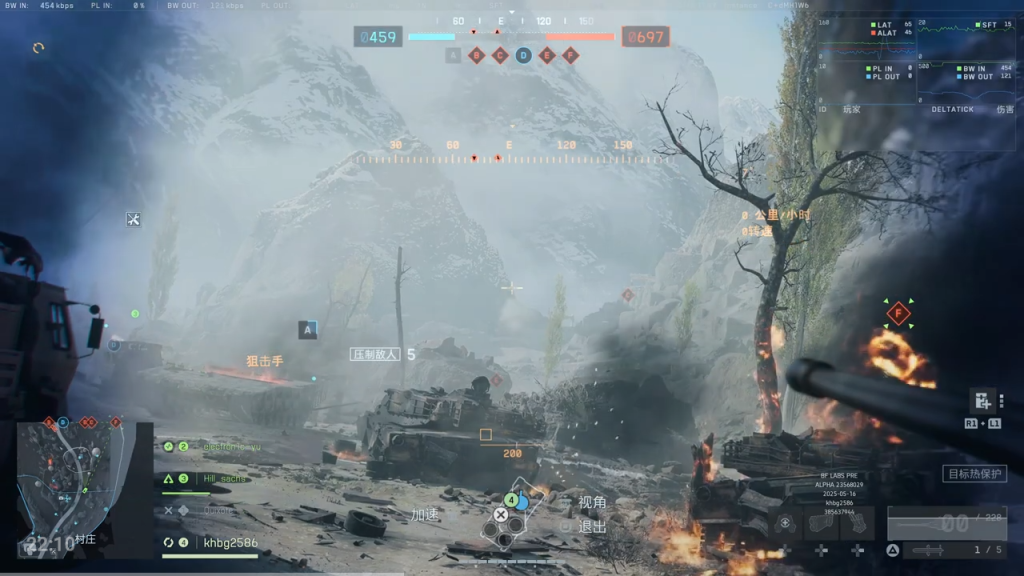The height and width of the screenshot is (576, 1024).
Task: Click the objective A world marker
Action: (x=308, y=329)
